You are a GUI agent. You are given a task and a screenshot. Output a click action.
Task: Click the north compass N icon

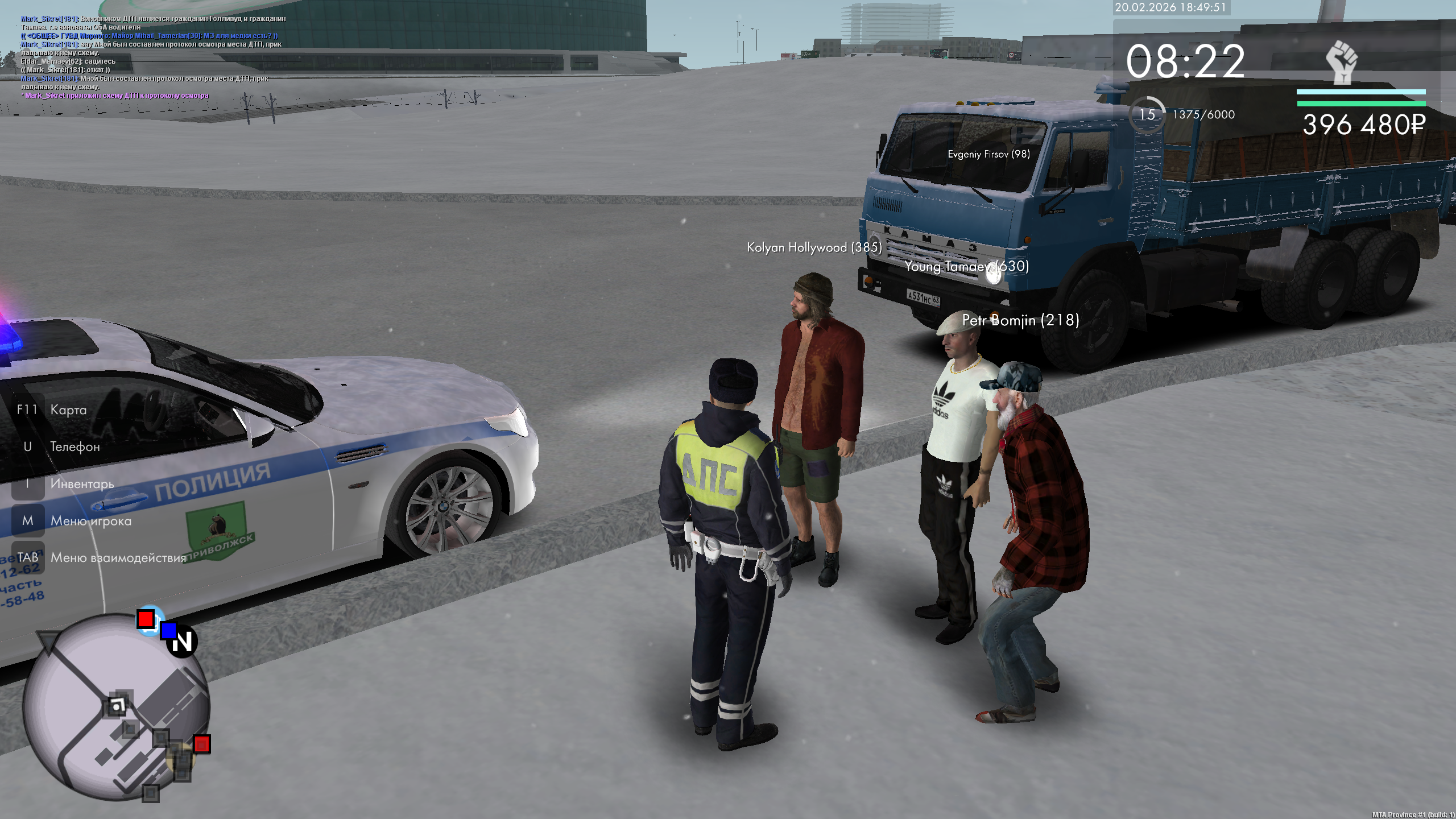tap(182, 642)
